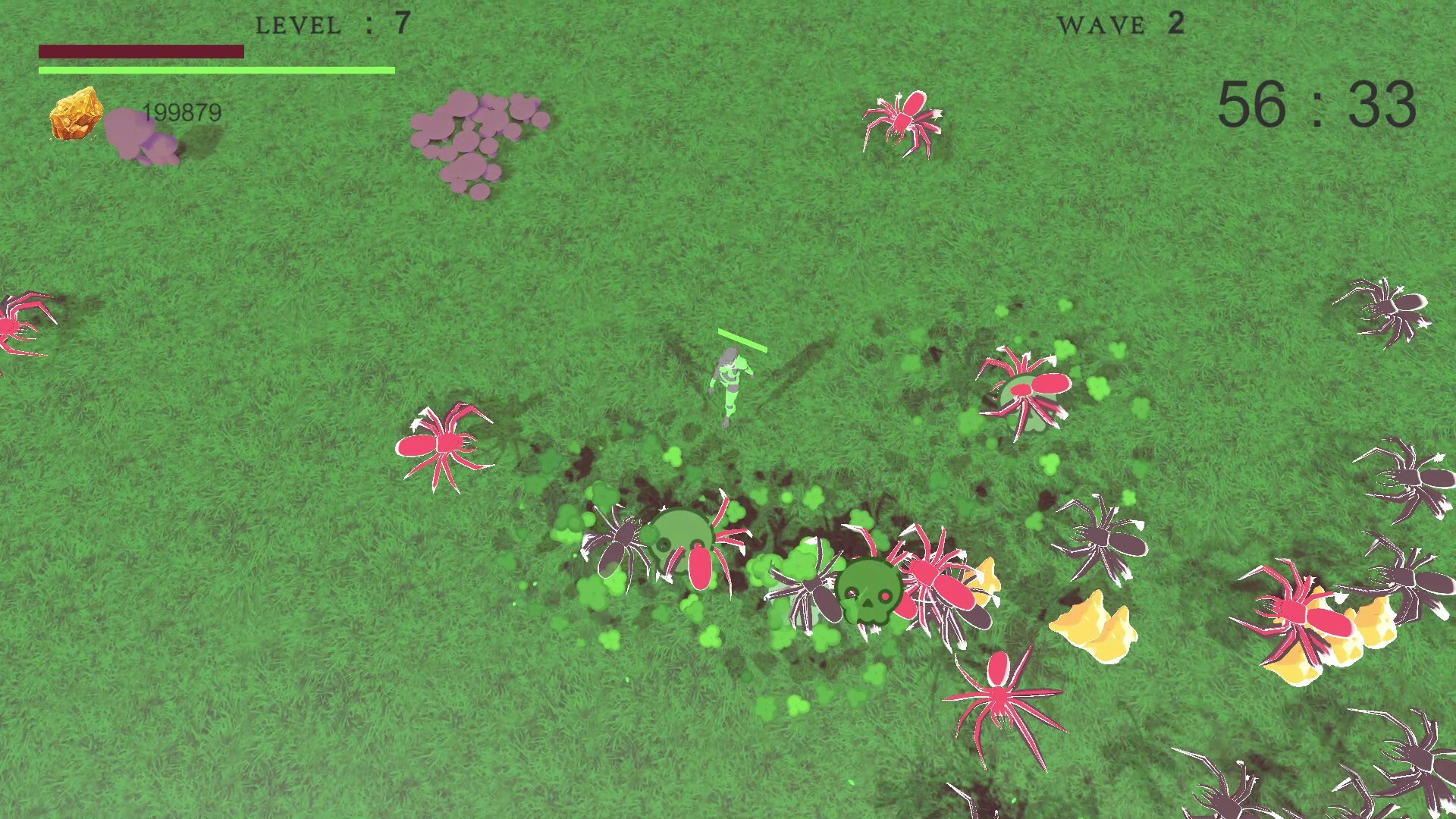This screenshot has width=1456, height=819.
Task: Click the purple gem beside the gold counter
Action: click(140, 136)
